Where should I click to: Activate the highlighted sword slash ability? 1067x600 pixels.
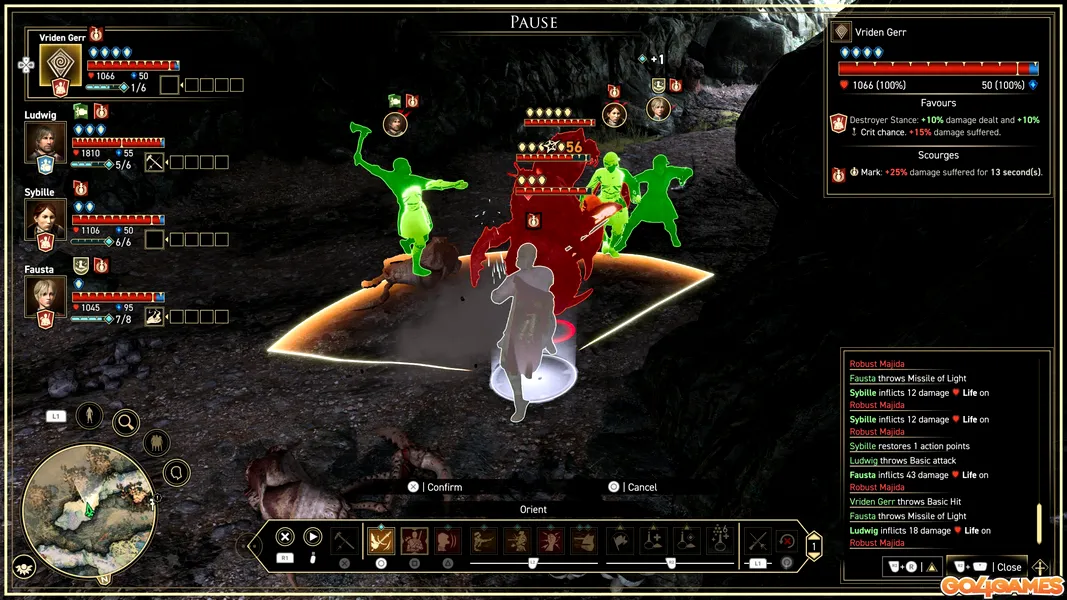tap(381, 541)
